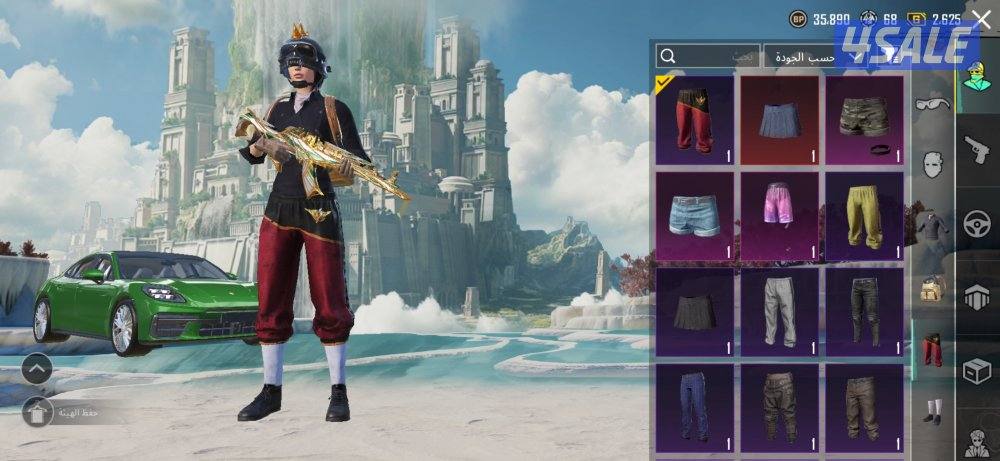
Task: Open the crate box tab
Action: [977, 371]
